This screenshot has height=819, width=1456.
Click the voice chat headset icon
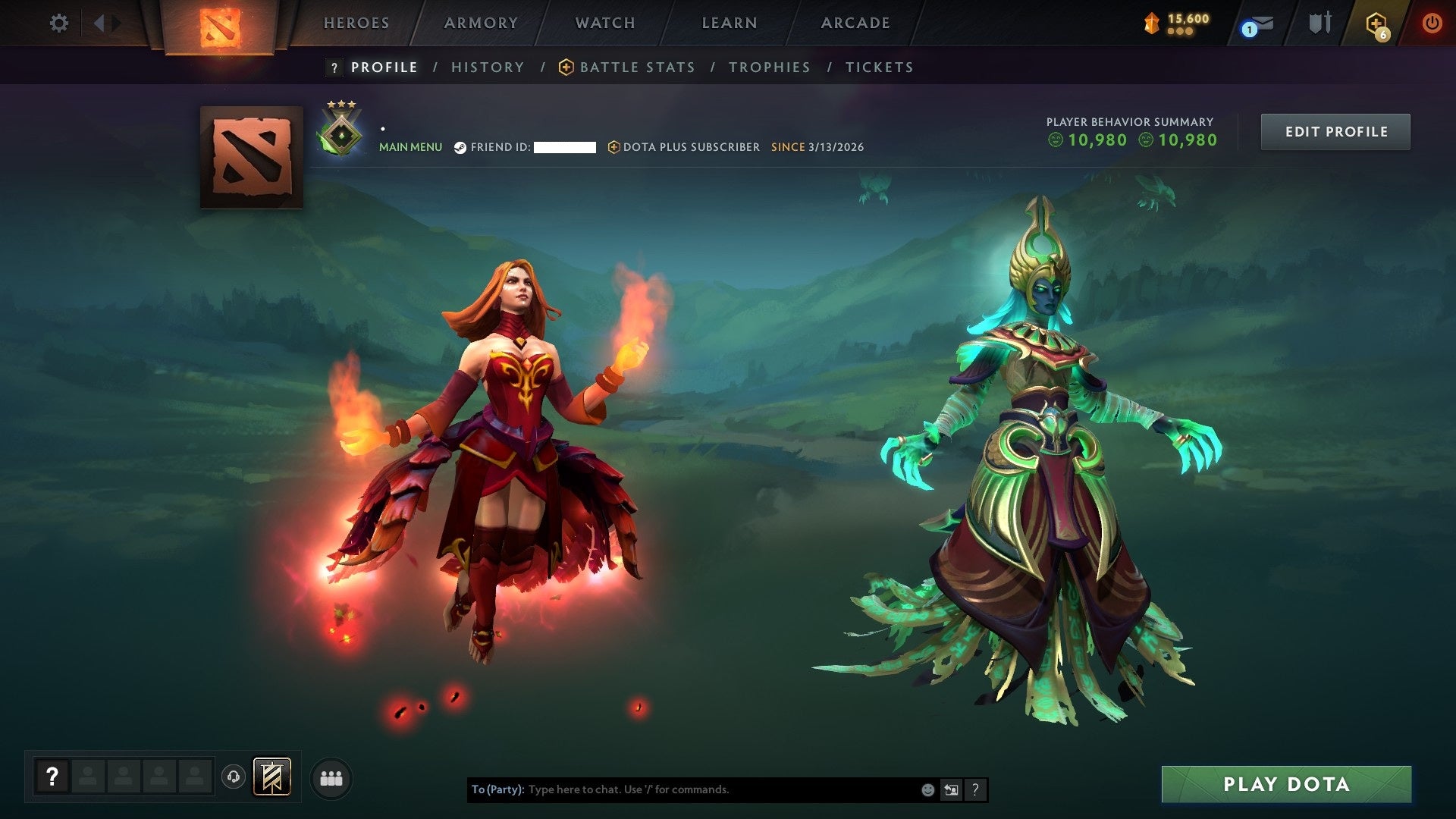pyautogui.click(x=232, y=777)
